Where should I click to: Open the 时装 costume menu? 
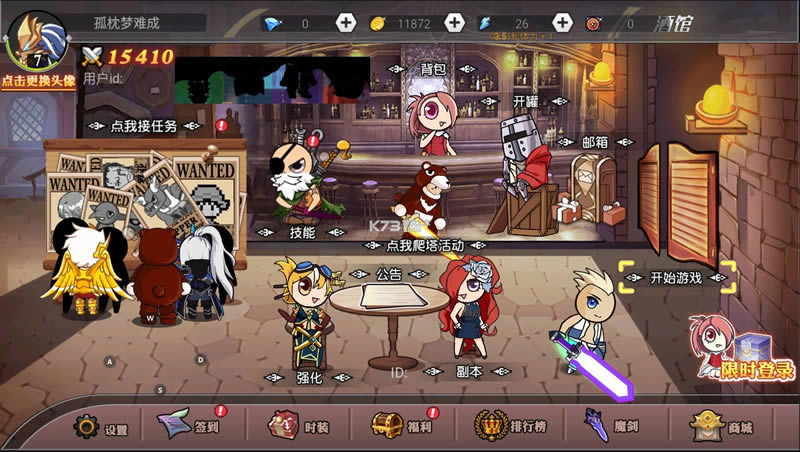pyautogui.click(x=299, y=427)
